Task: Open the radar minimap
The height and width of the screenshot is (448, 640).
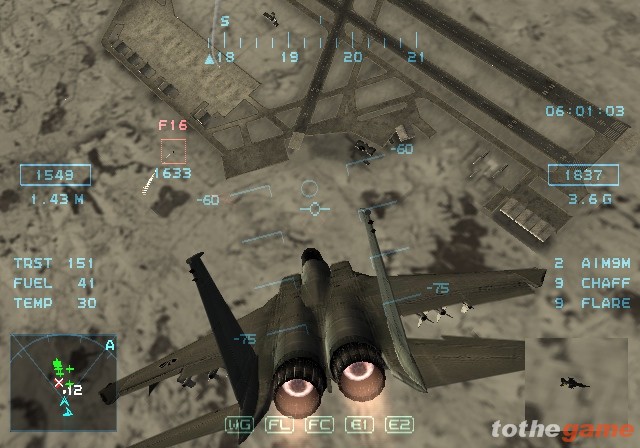Action: coord(65,375)
